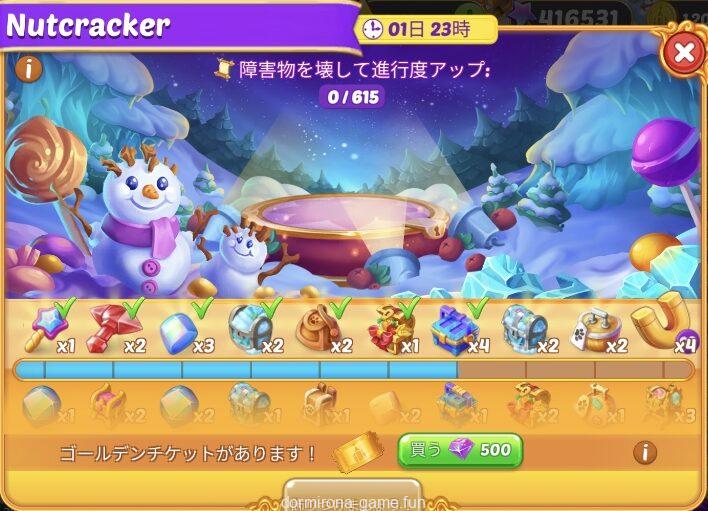708x511 pixels.
Task: Show Golden Ticket info details
Action: point(646,452)
